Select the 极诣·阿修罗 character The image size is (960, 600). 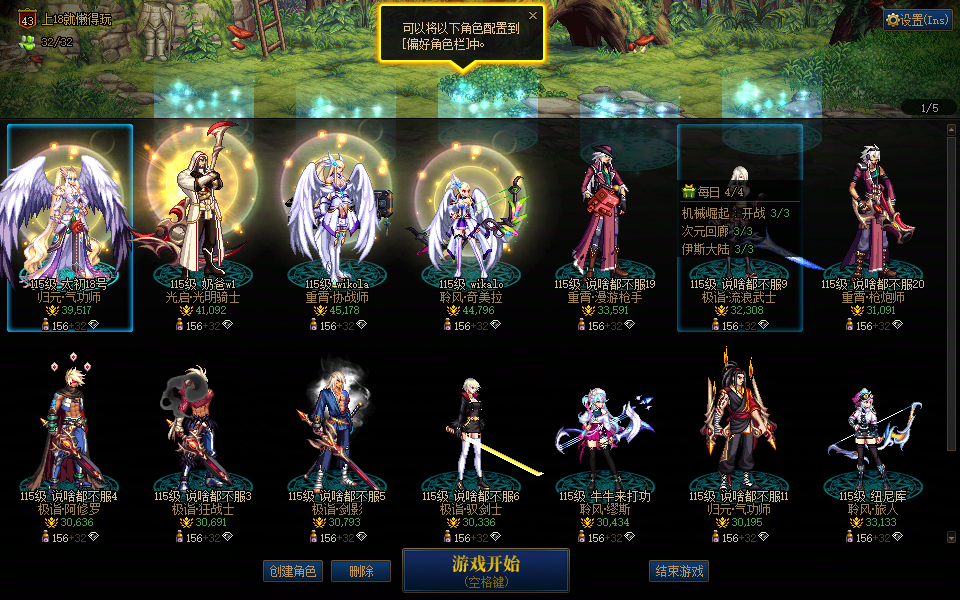click(x=69, y=440)
